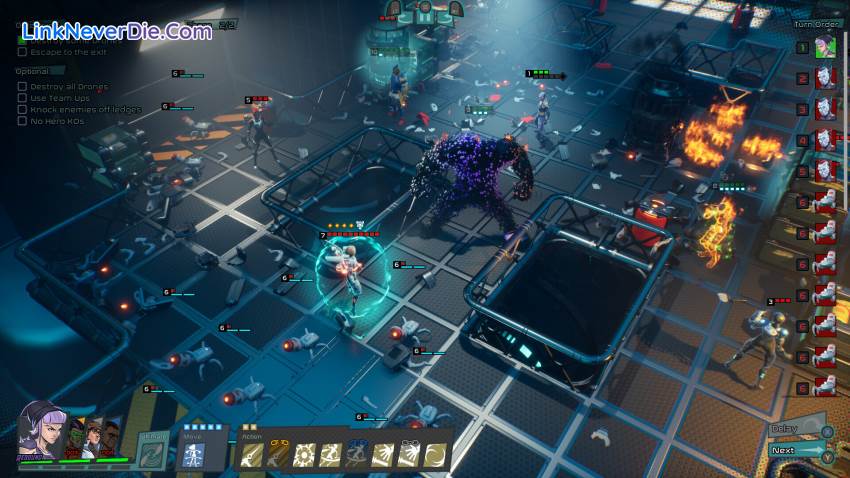The width and height of the screenshot is (850, 478).
Task: Activate the spiked burst ability icon
Action: pos(302,456)
